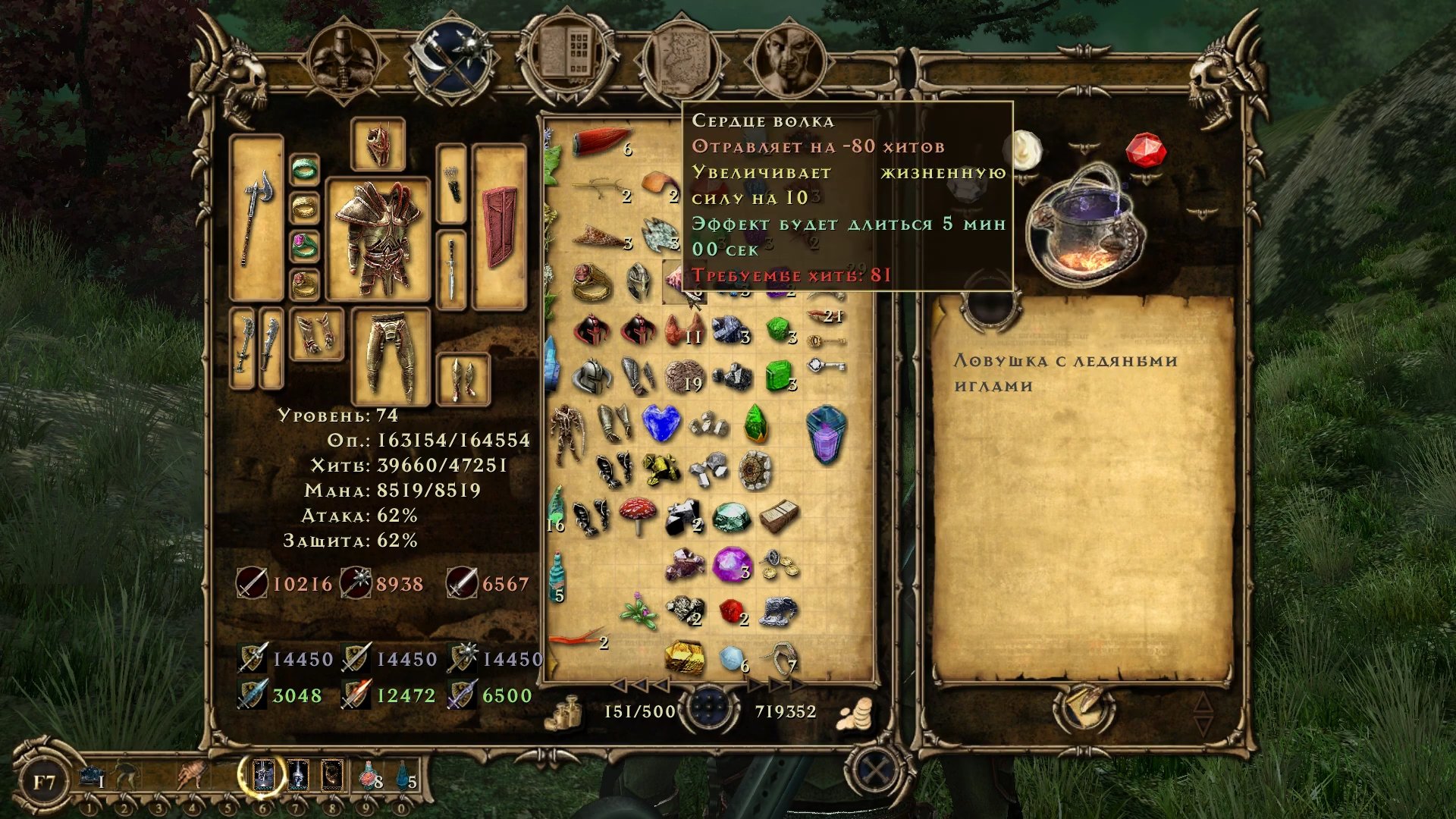Select the green emerald gem stack
This screenshot has height=819, width=1456.
778,375
